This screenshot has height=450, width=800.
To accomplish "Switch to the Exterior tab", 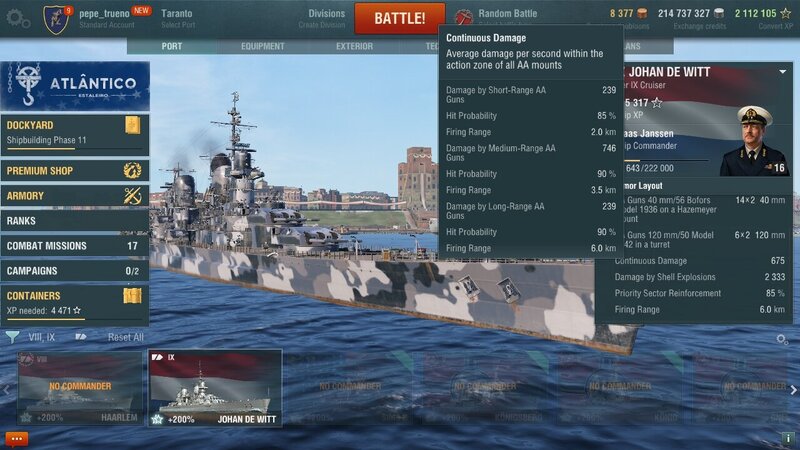I will [x=354, y=46].
